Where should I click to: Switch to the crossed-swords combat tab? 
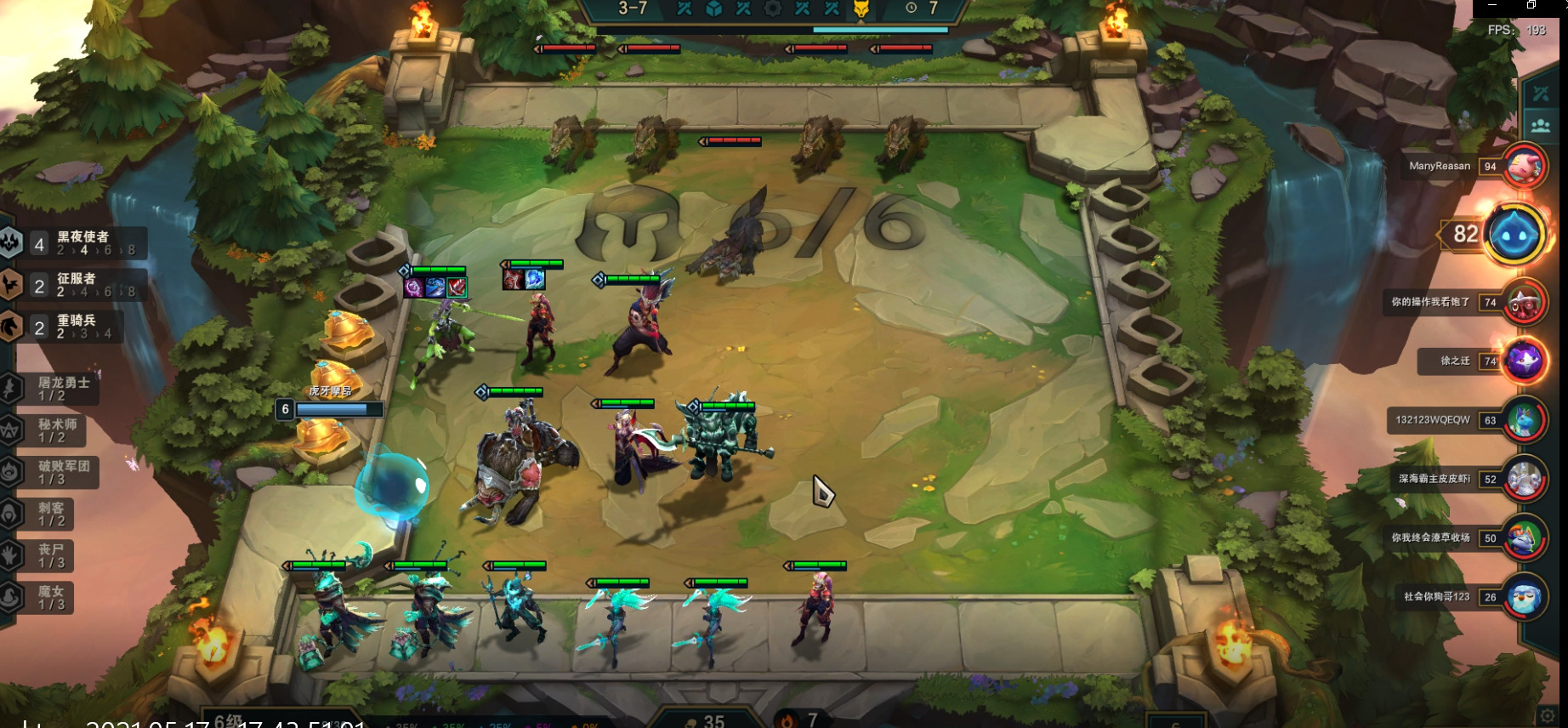tap(1541, 95)
